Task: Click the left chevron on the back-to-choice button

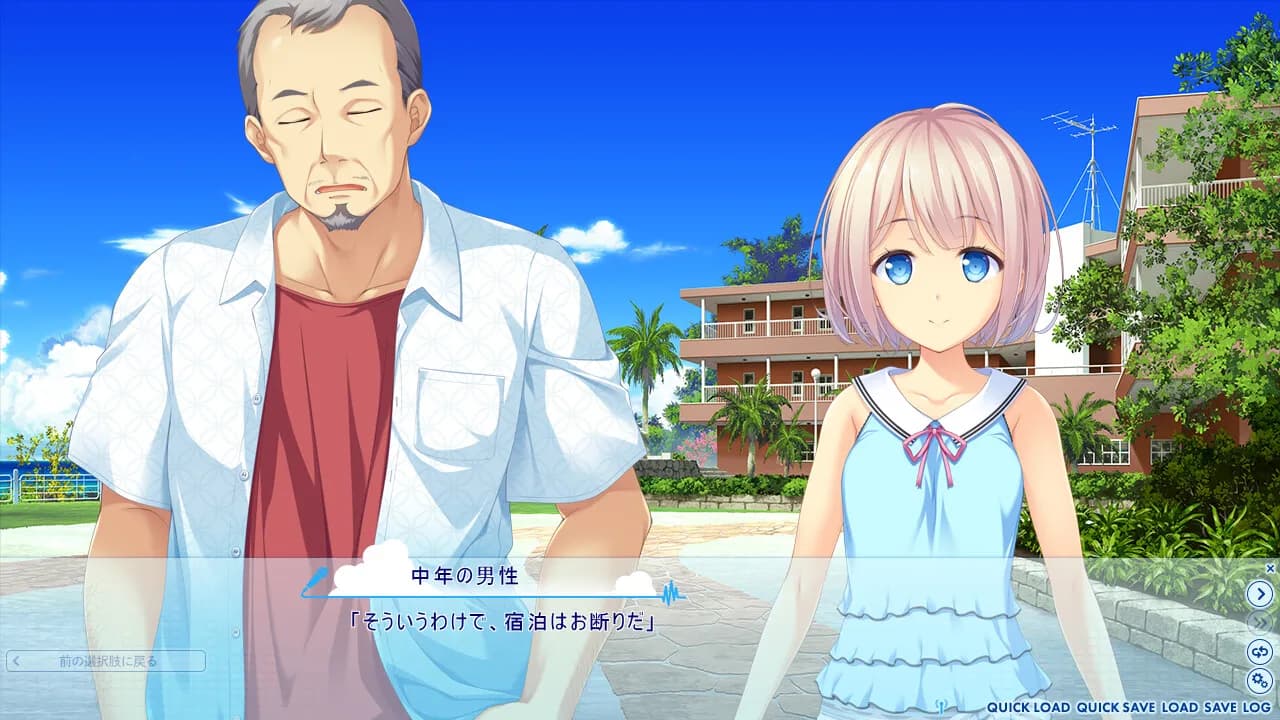Action: coord(14,661)
